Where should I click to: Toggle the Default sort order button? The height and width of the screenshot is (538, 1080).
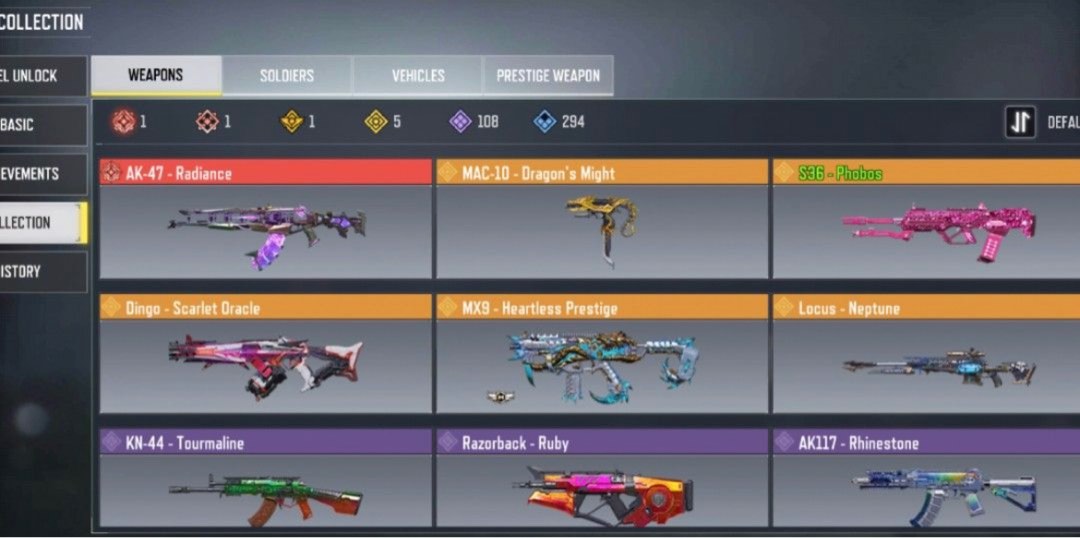[1021, 122]
